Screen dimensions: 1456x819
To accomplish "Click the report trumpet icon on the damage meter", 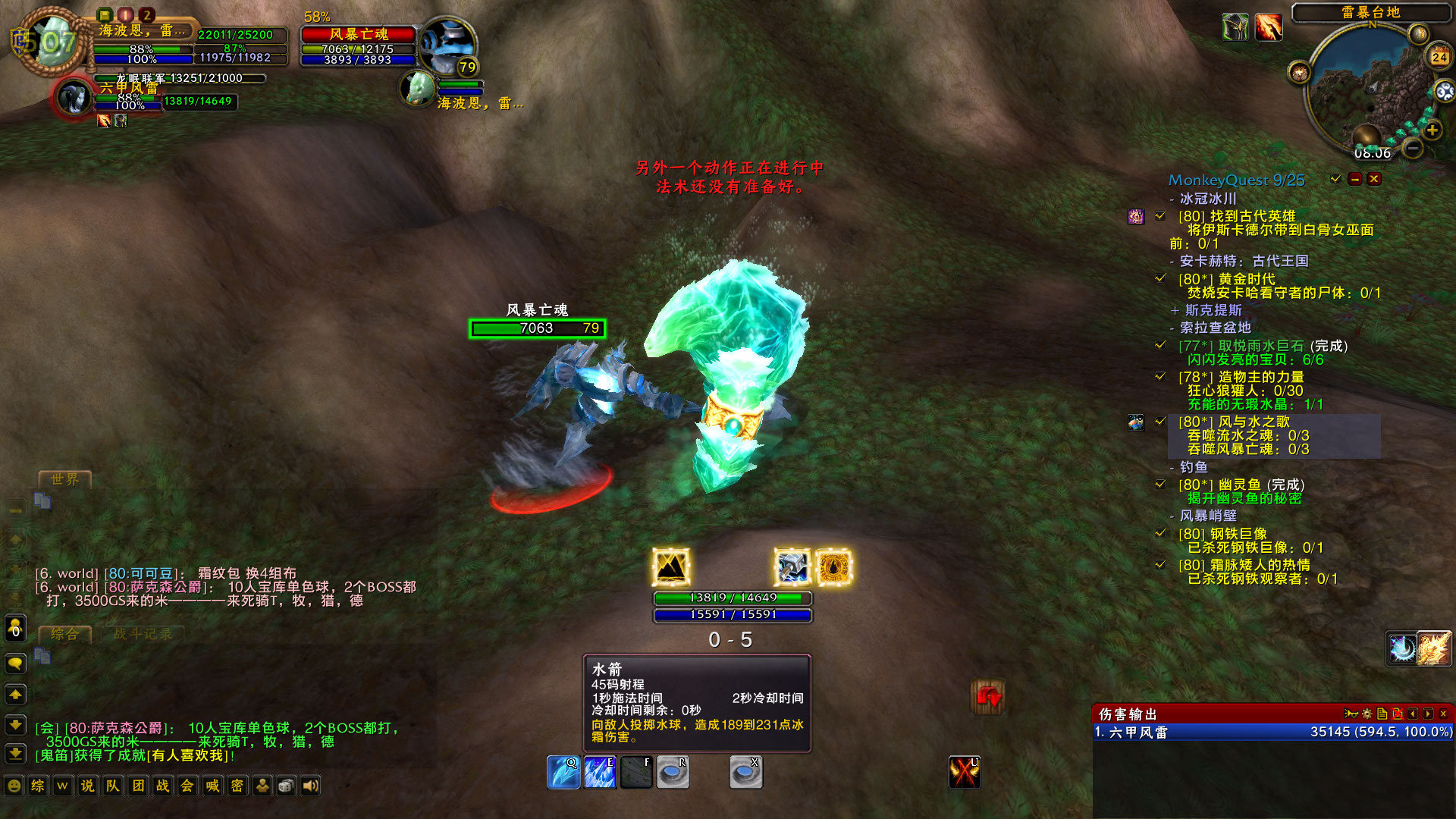I will pos(1350,713).
